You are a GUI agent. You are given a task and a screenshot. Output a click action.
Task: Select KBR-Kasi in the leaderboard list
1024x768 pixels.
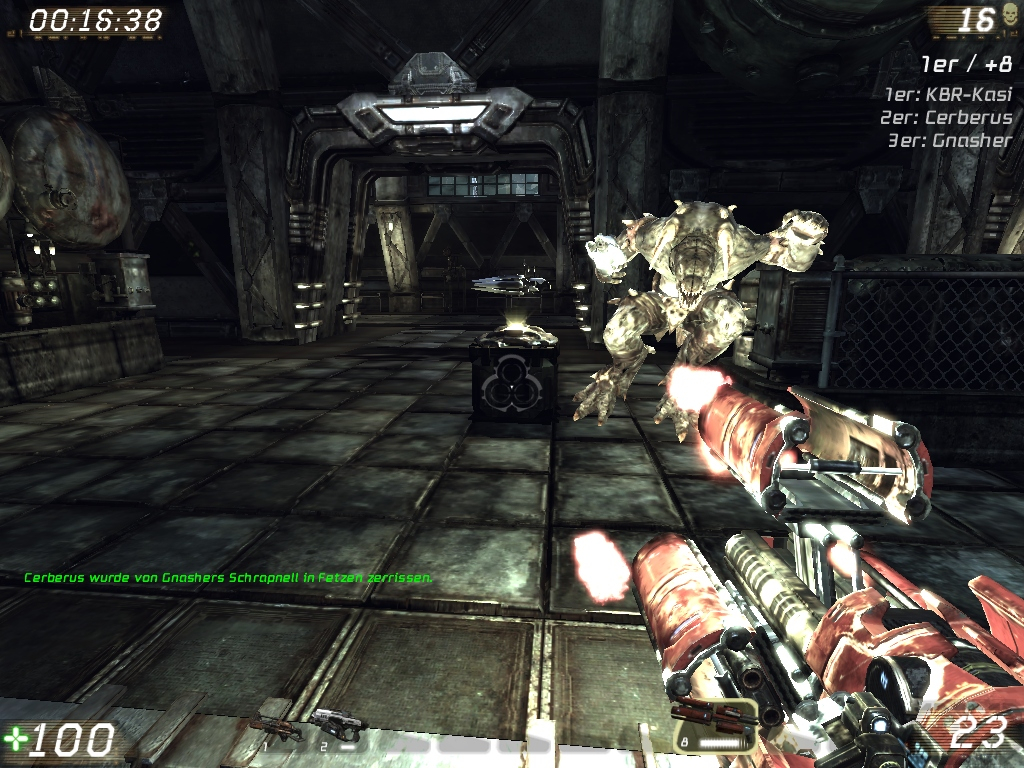(948, 94)
